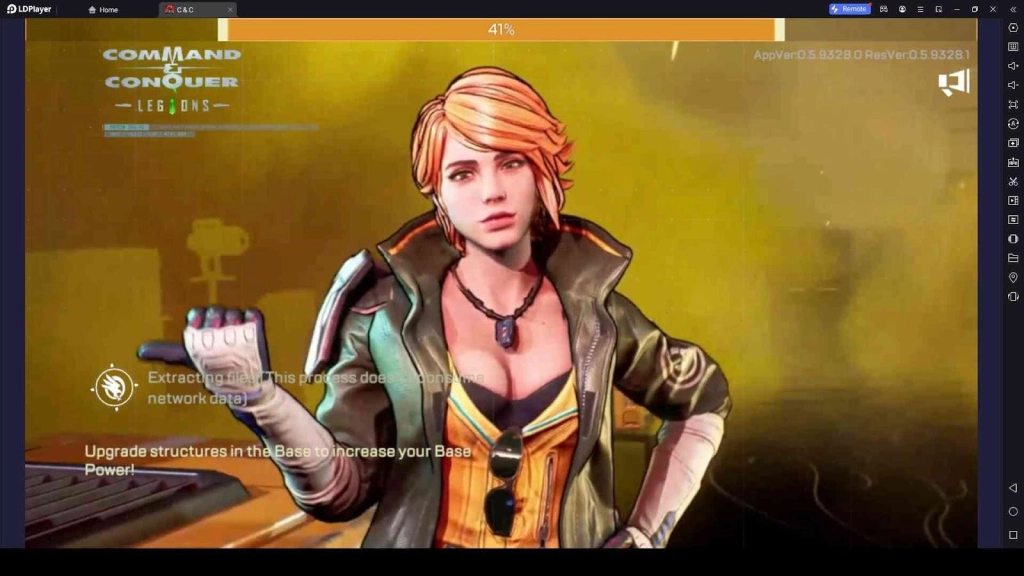Close the C&C emulator tab
Screen dimensions: 1024x576
tap(230, 9)
